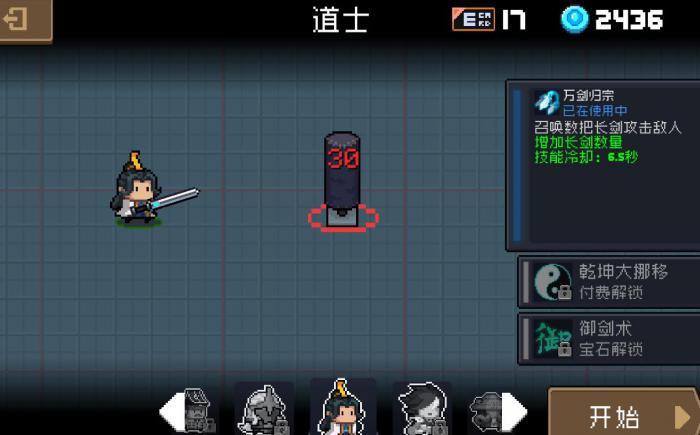Pick the greyed-out wild-haired character portrait
The width and height of the screenshot is (700, 435).
pos(421,409)
